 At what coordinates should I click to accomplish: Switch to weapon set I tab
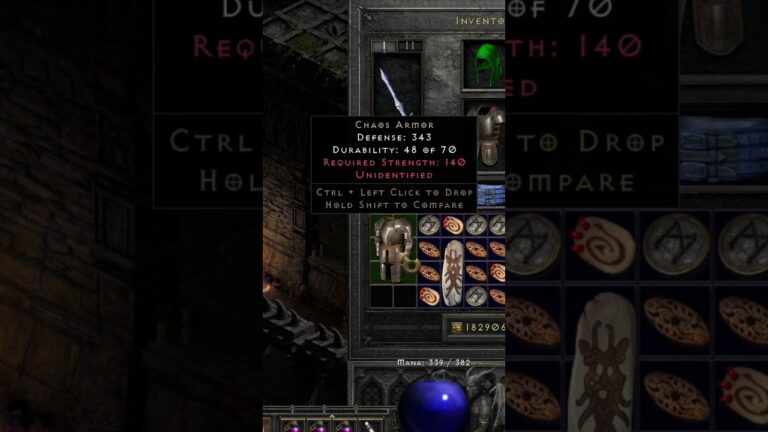pos(385,46)
